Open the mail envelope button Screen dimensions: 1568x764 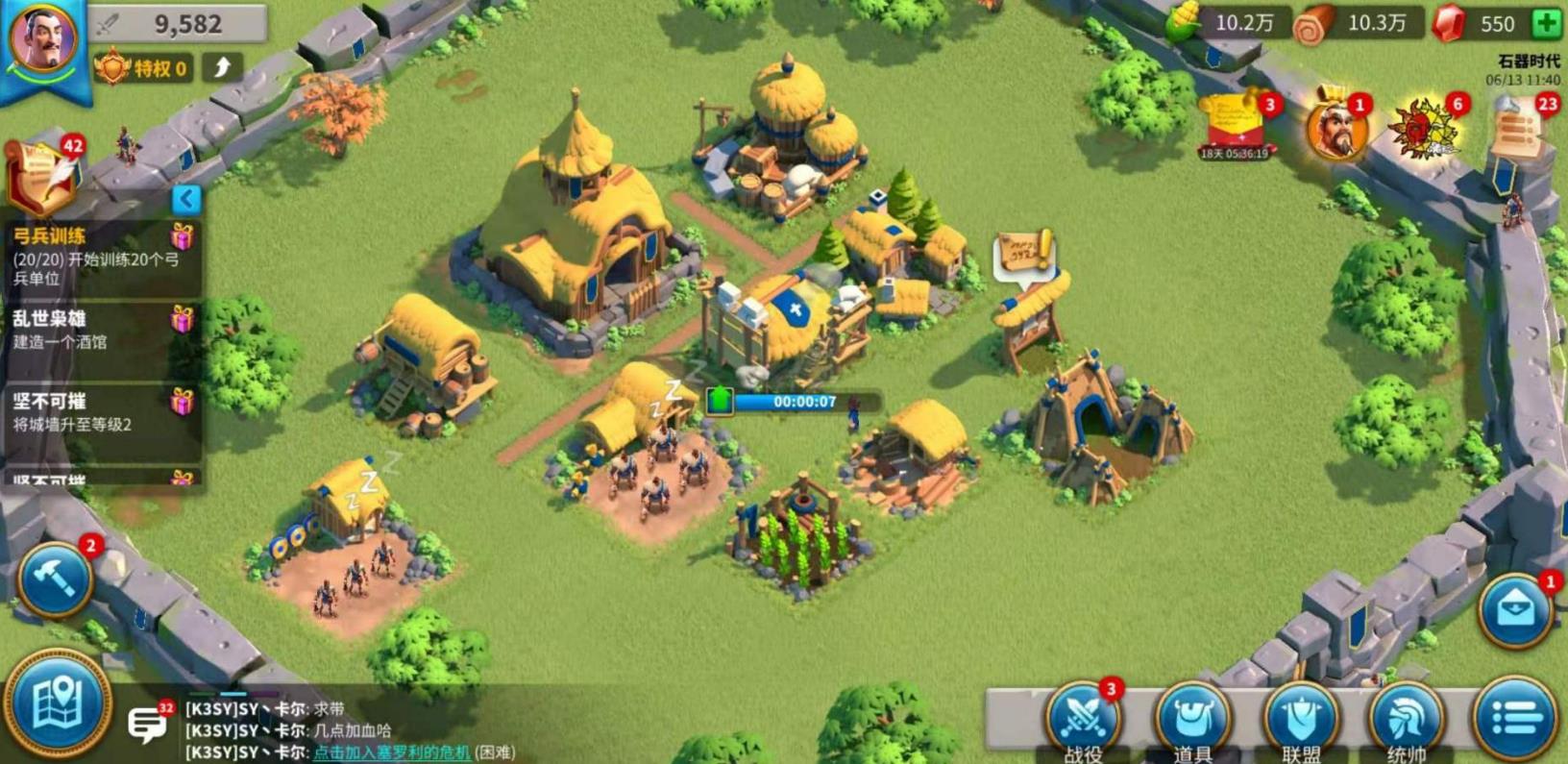pyautogui.click(x=1515, y=611)
